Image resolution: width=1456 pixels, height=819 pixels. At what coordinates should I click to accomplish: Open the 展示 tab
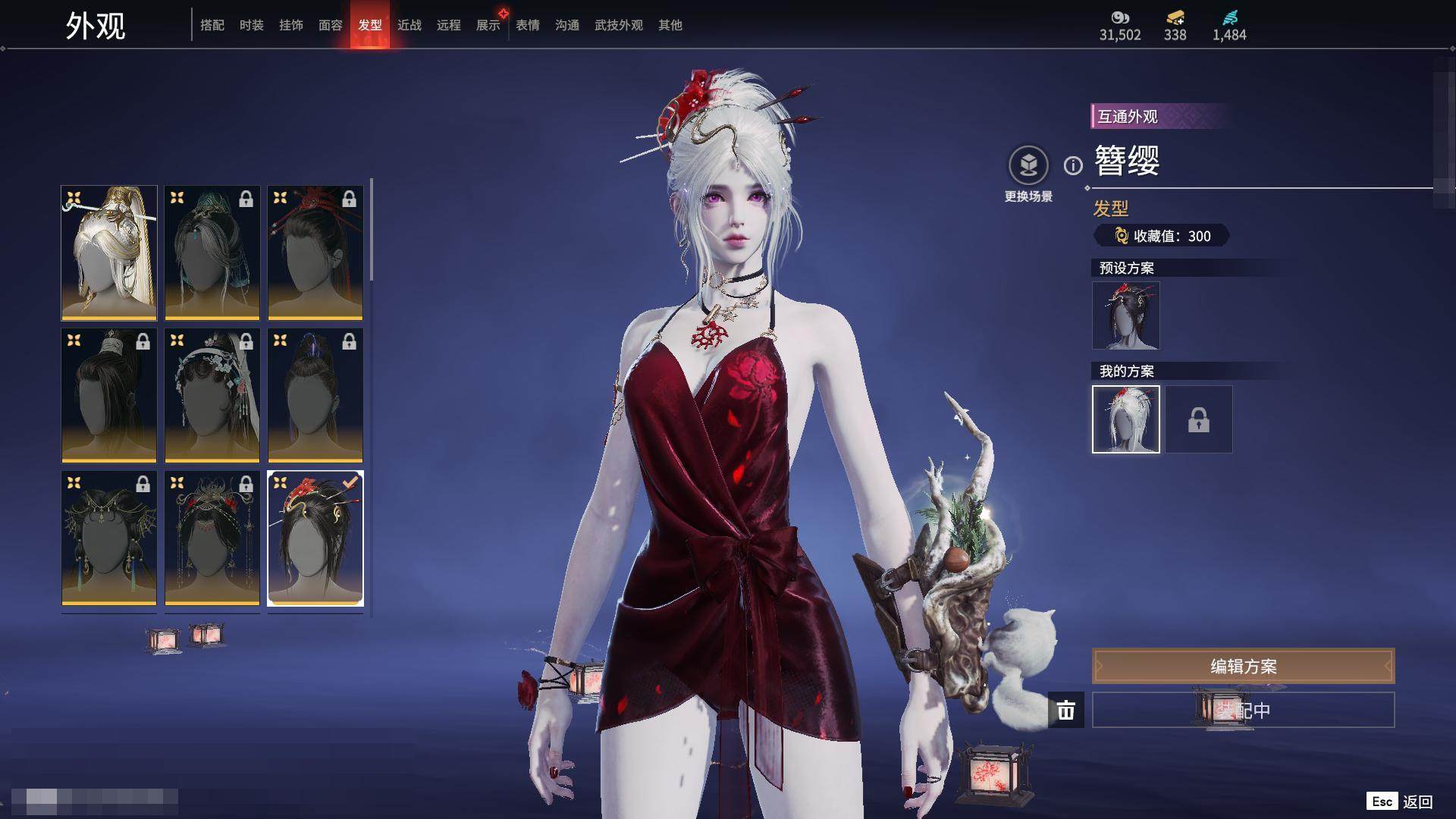tap(488, 25)
